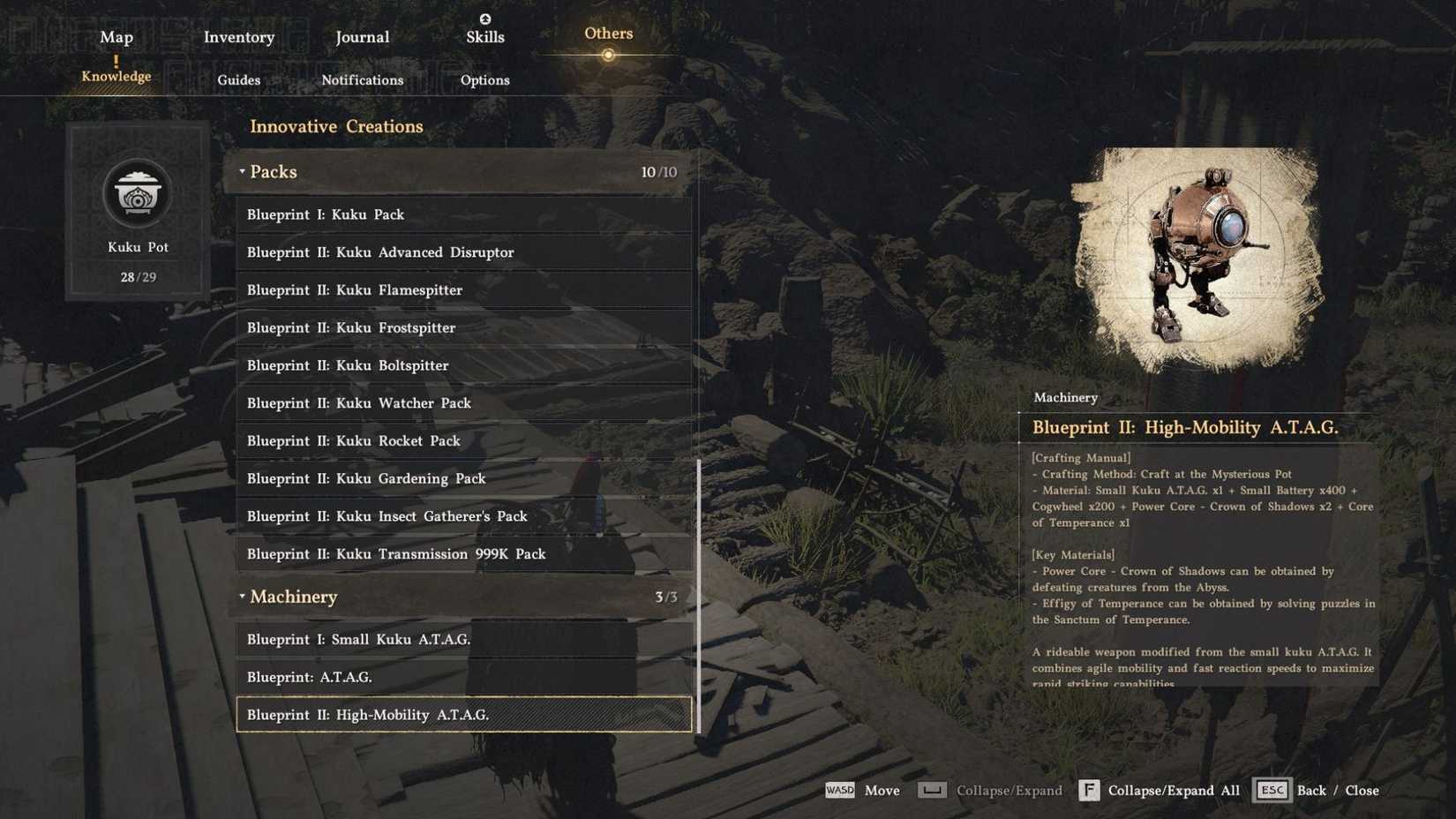The width and height of the screenshot is (1456, 819).
Task: Select the Knowledge sub-tab
Action: point(116,76)
